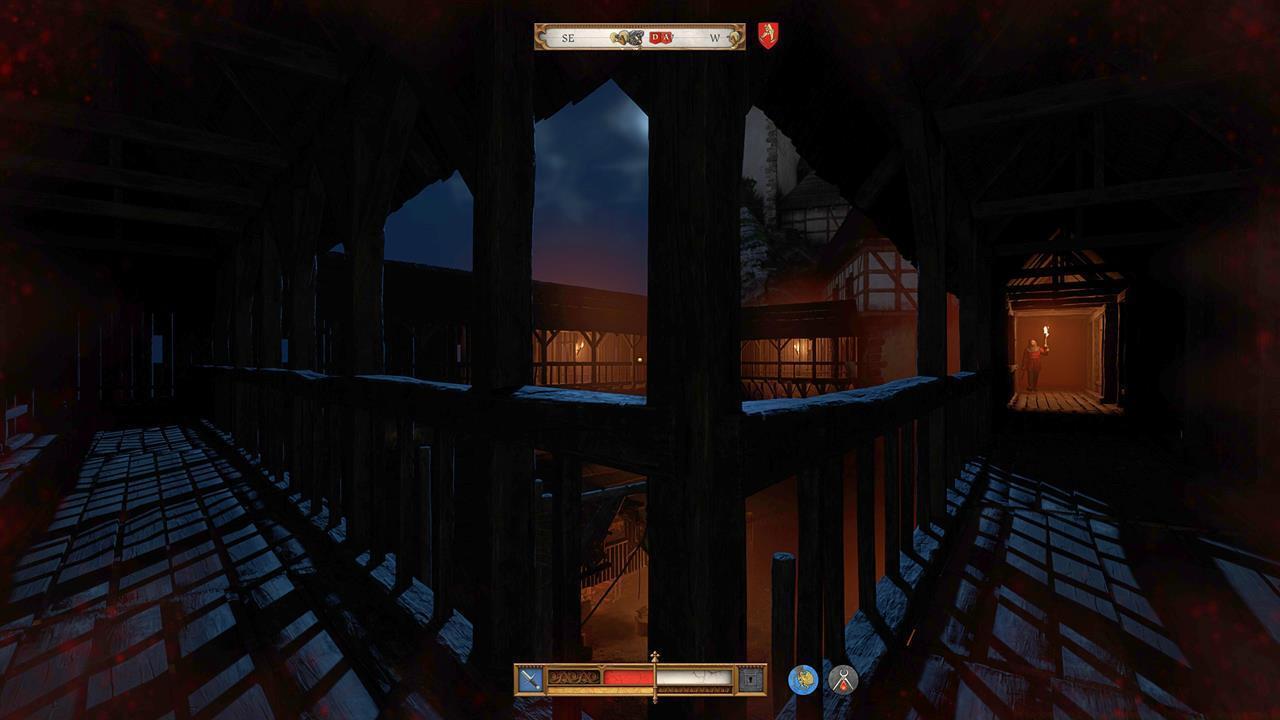Click the W direction label on the compass
The image size is (1280, 720).
point(717,37)
